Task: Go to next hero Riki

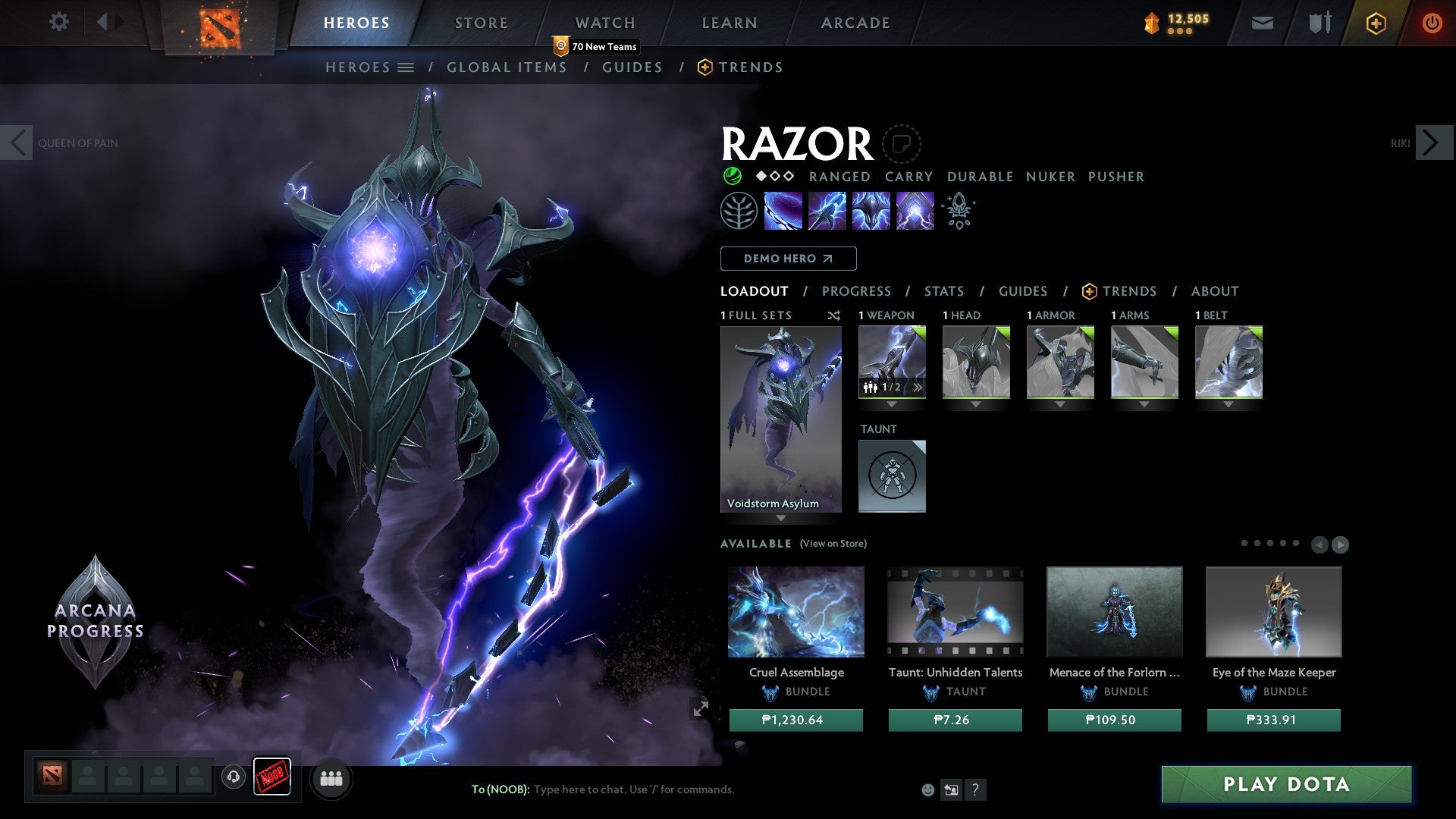Action: pos(1431,143)
